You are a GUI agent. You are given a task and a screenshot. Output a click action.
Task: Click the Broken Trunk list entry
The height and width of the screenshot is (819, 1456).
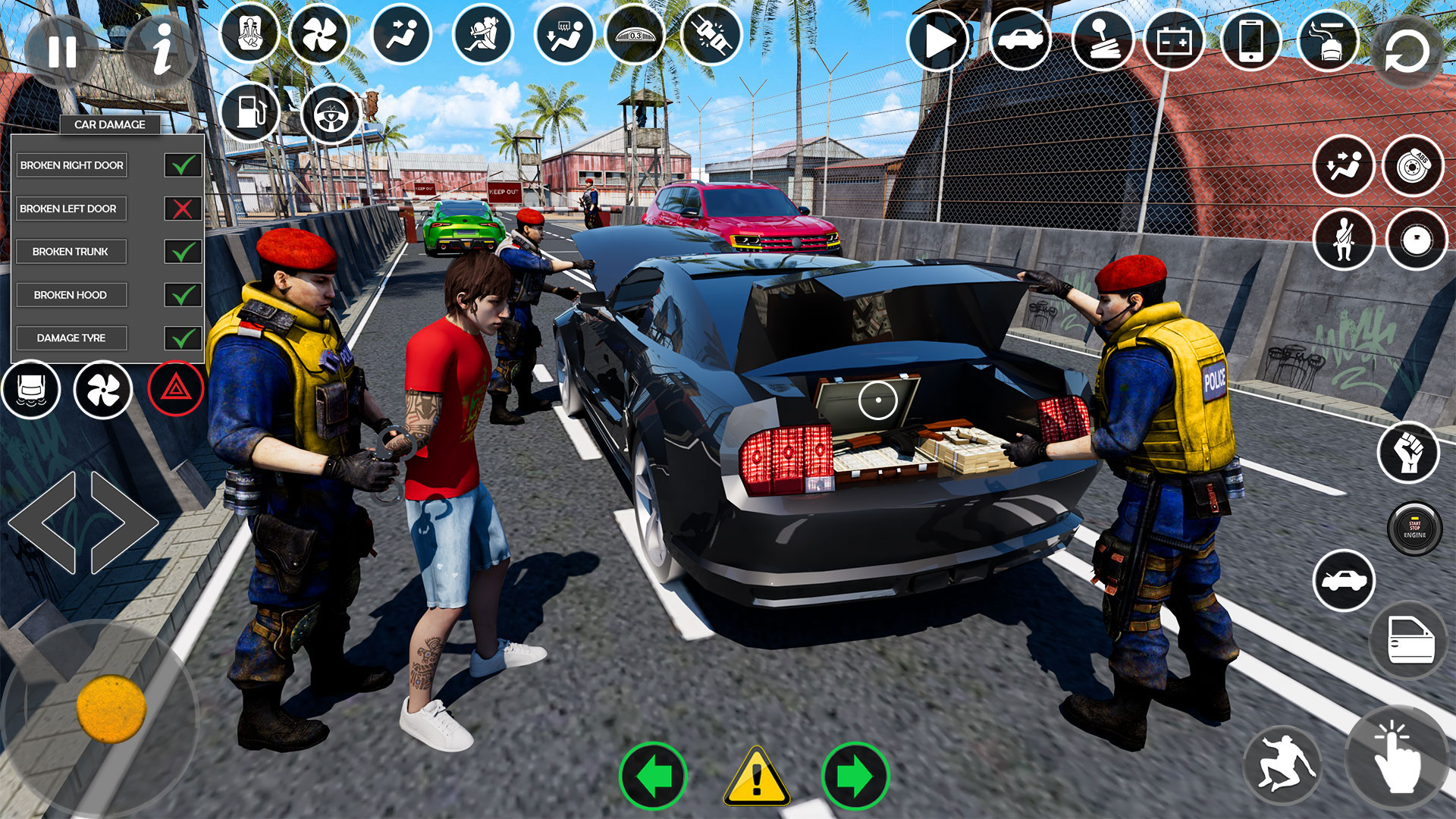pyautogui.click(x=72, y=251)
